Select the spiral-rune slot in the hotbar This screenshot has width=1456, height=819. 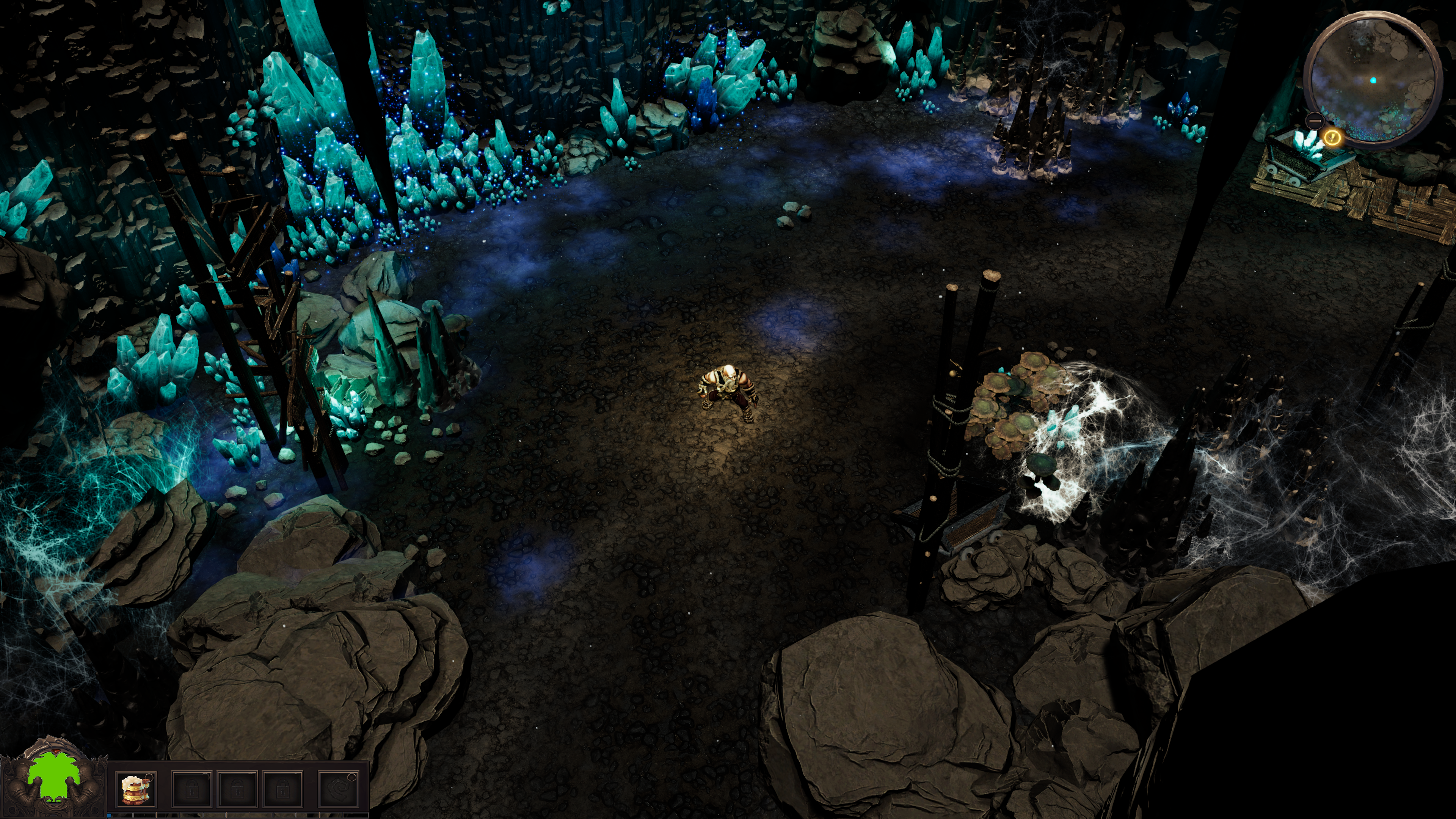(x=339, y=789)
